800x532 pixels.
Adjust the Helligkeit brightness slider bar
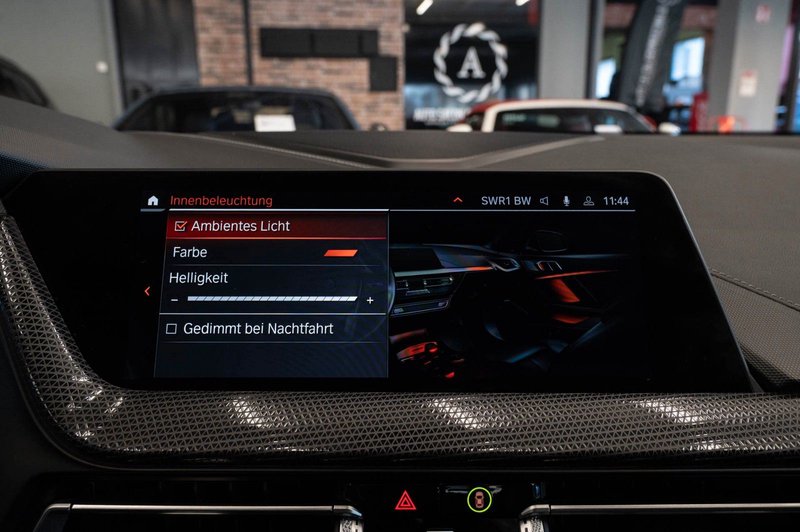272,299
